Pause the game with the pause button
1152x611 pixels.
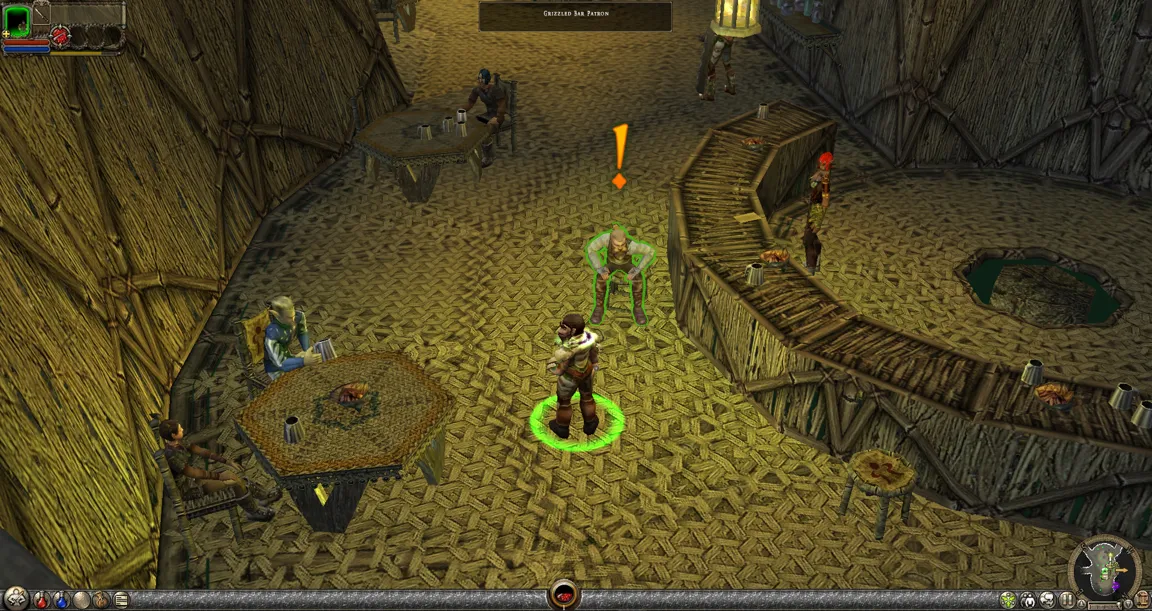click(1067, 600)
